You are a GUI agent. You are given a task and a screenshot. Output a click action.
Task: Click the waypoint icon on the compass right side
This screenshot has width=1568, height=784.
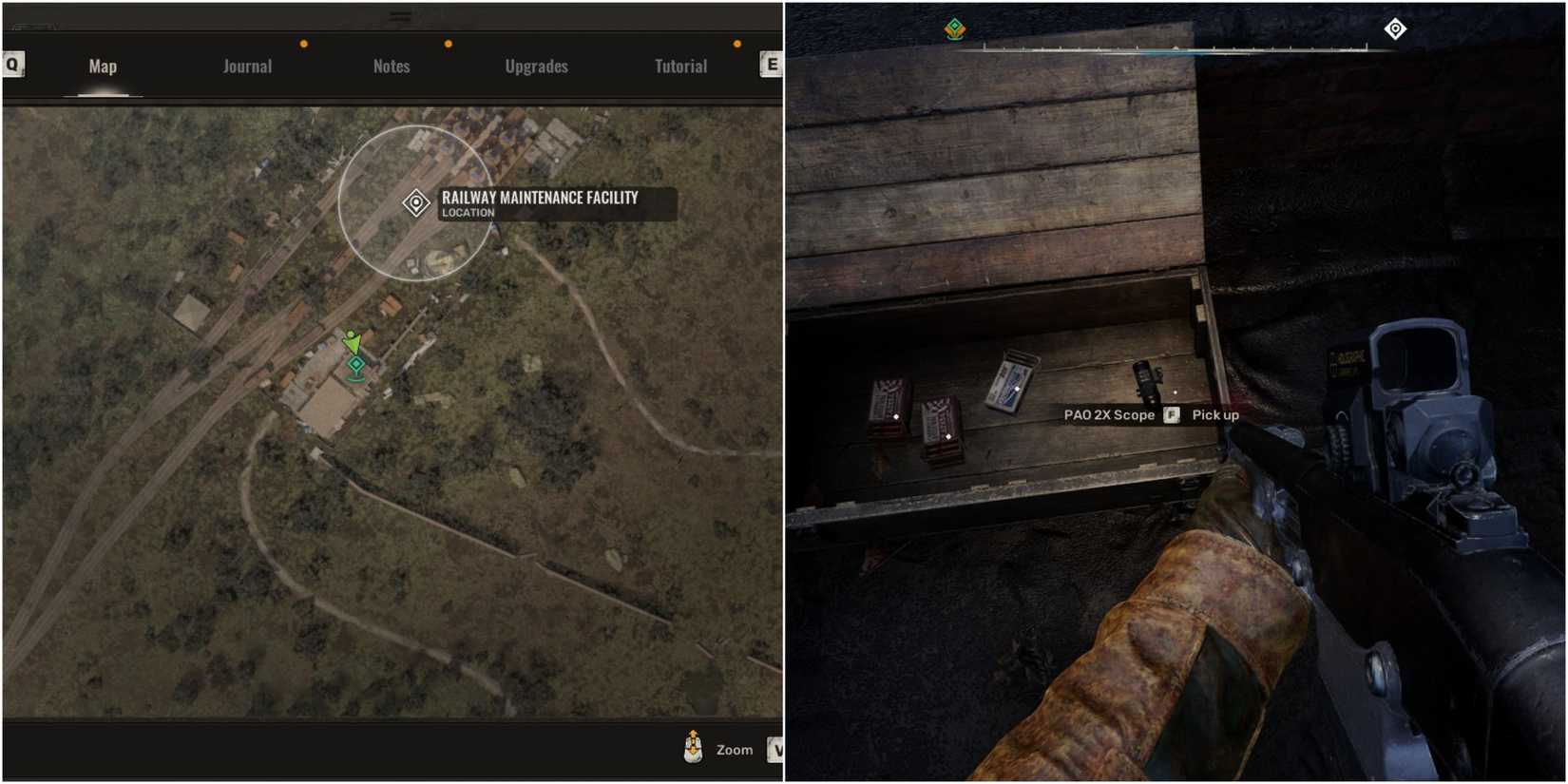1394,29
